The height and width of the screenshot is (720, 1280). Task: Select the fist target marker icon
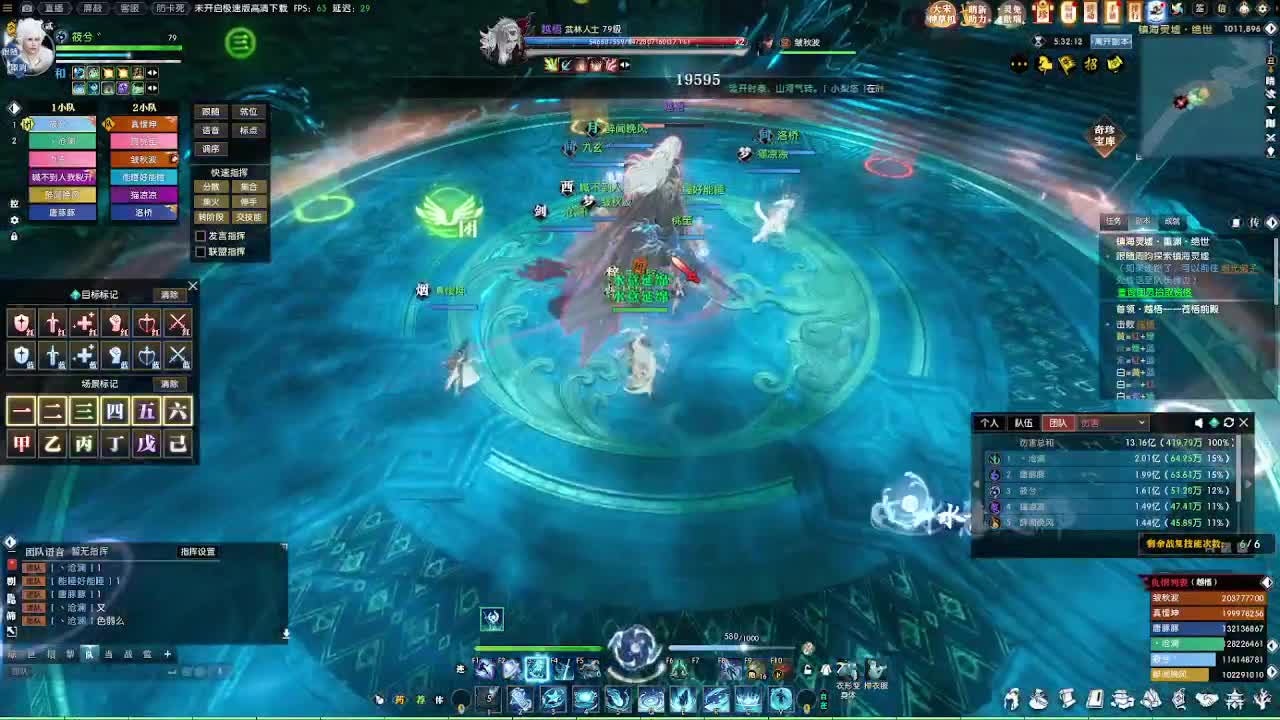pos(115,322)
